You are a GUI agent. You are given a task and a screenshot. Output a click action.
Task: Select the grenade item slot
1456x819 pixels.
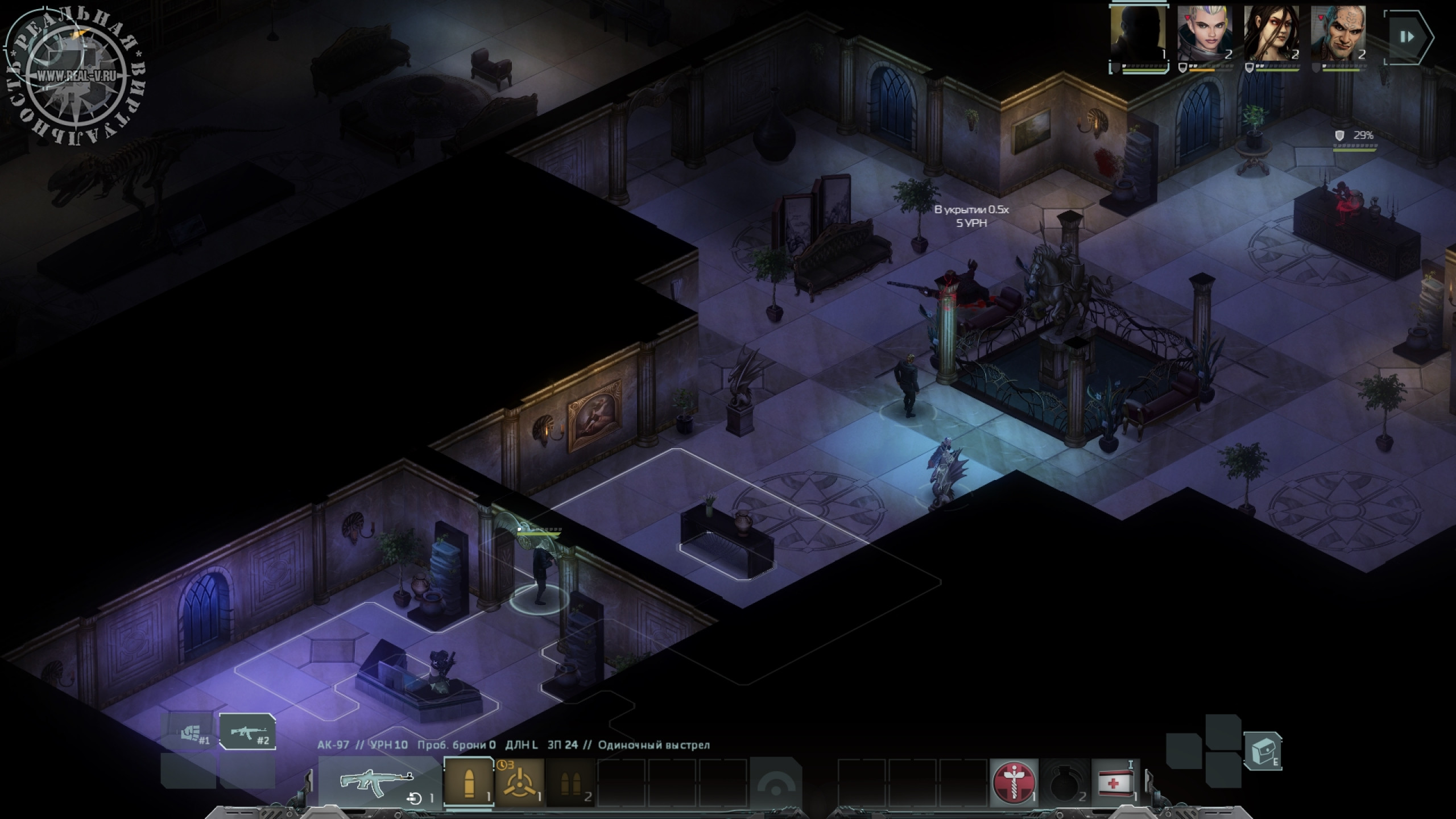coord(1064,783)
